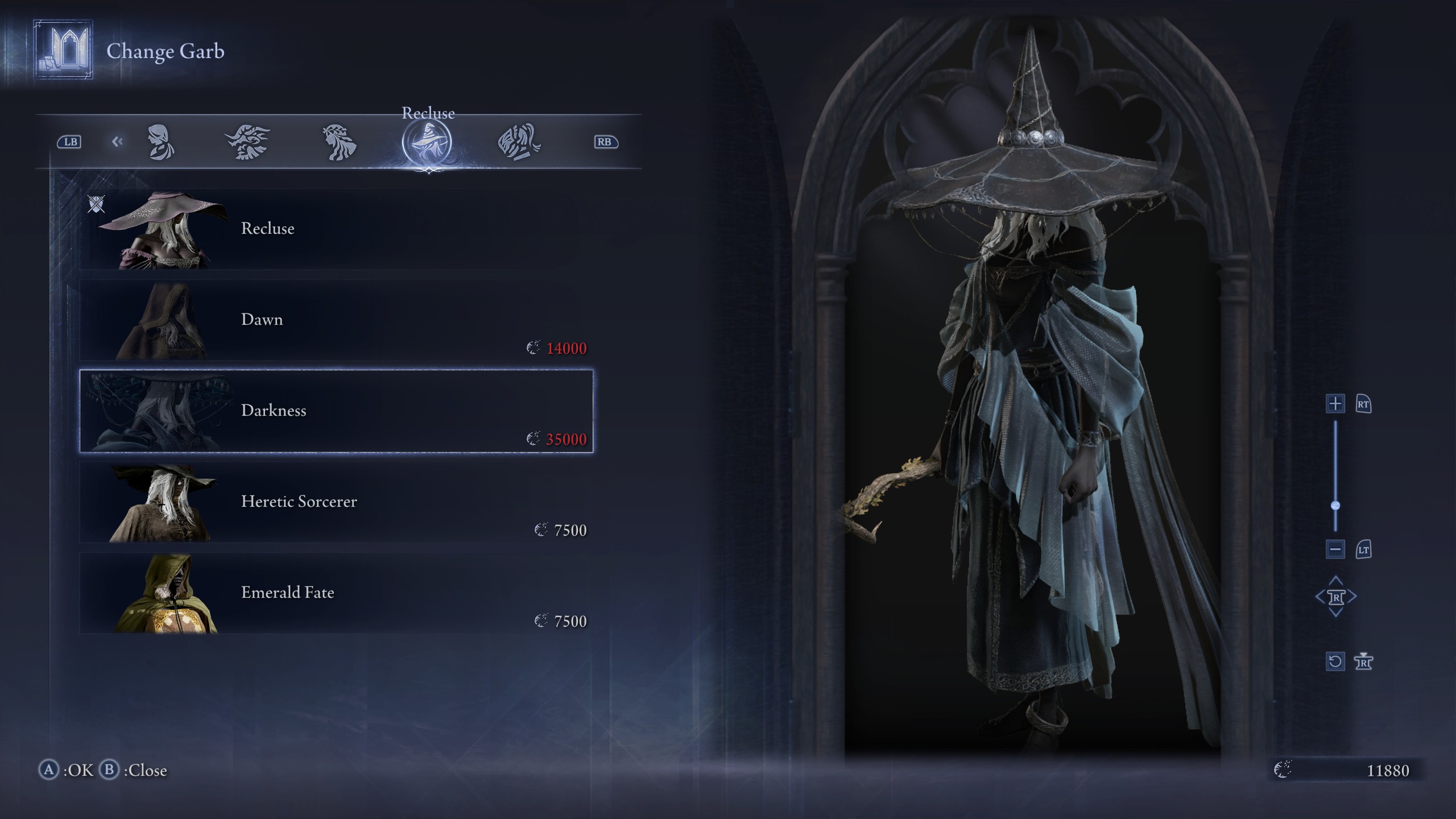This screenshot has width=1456, height=819.
Task: Open the rightmost Executor character tab
Action: click(519, 142)
